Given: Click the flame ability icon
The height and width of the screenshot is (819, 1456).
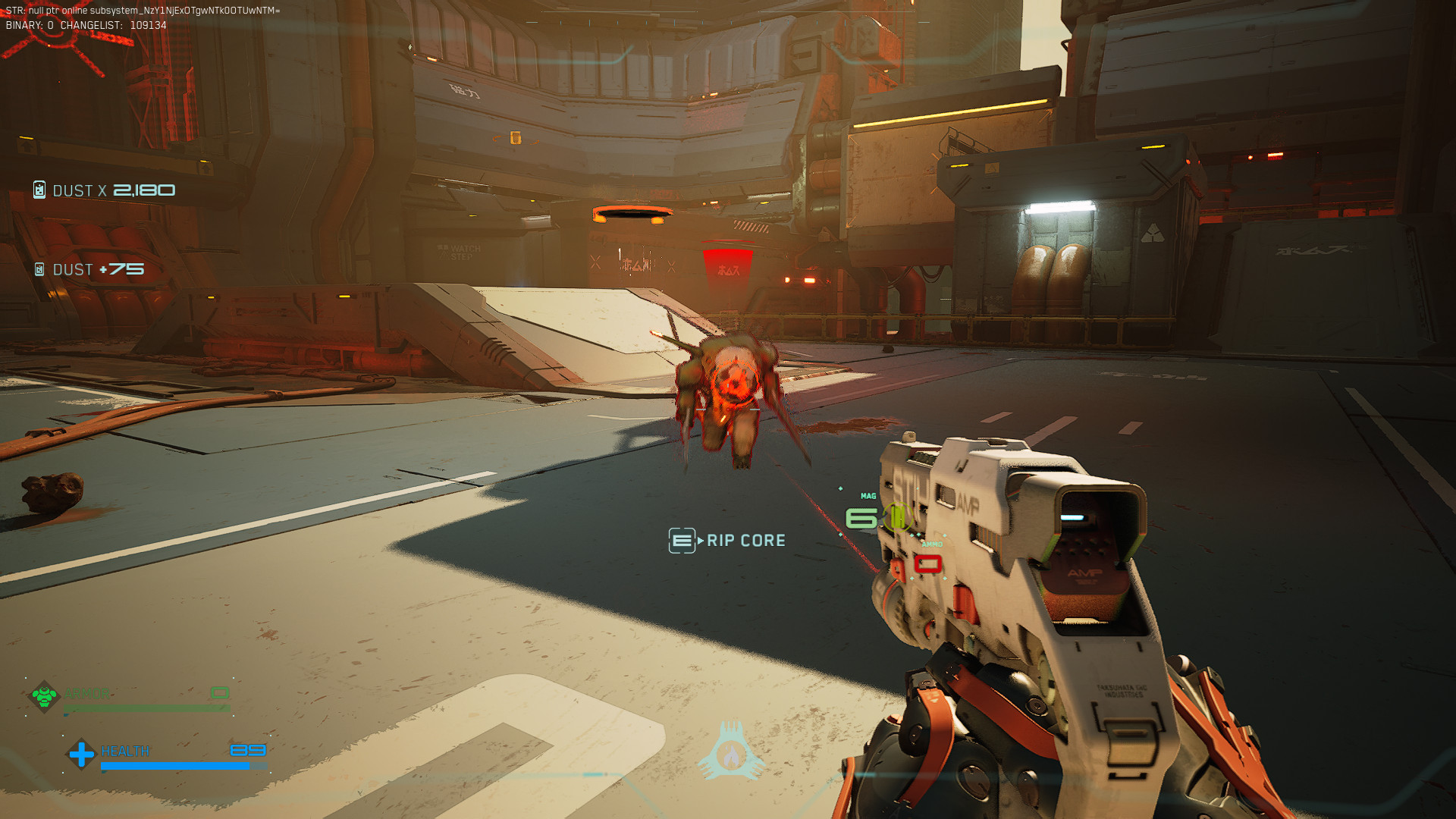Looking at the screenshot, I should click(731, 755).
